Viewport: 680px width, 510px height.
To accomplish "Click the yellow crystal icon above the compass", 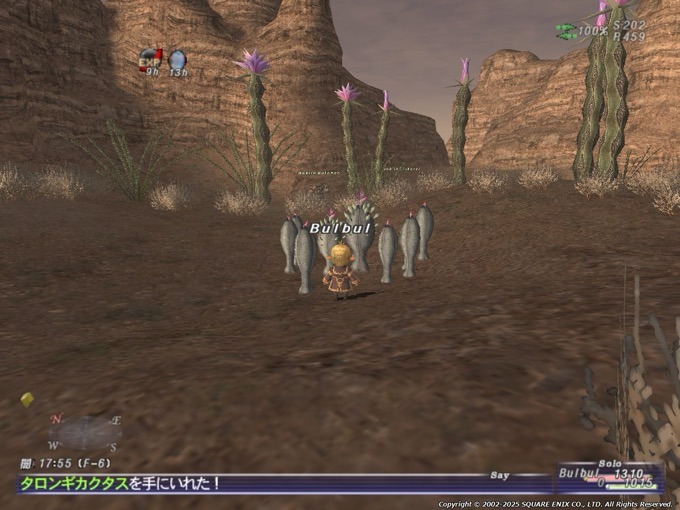I will (x=27, y=399).
